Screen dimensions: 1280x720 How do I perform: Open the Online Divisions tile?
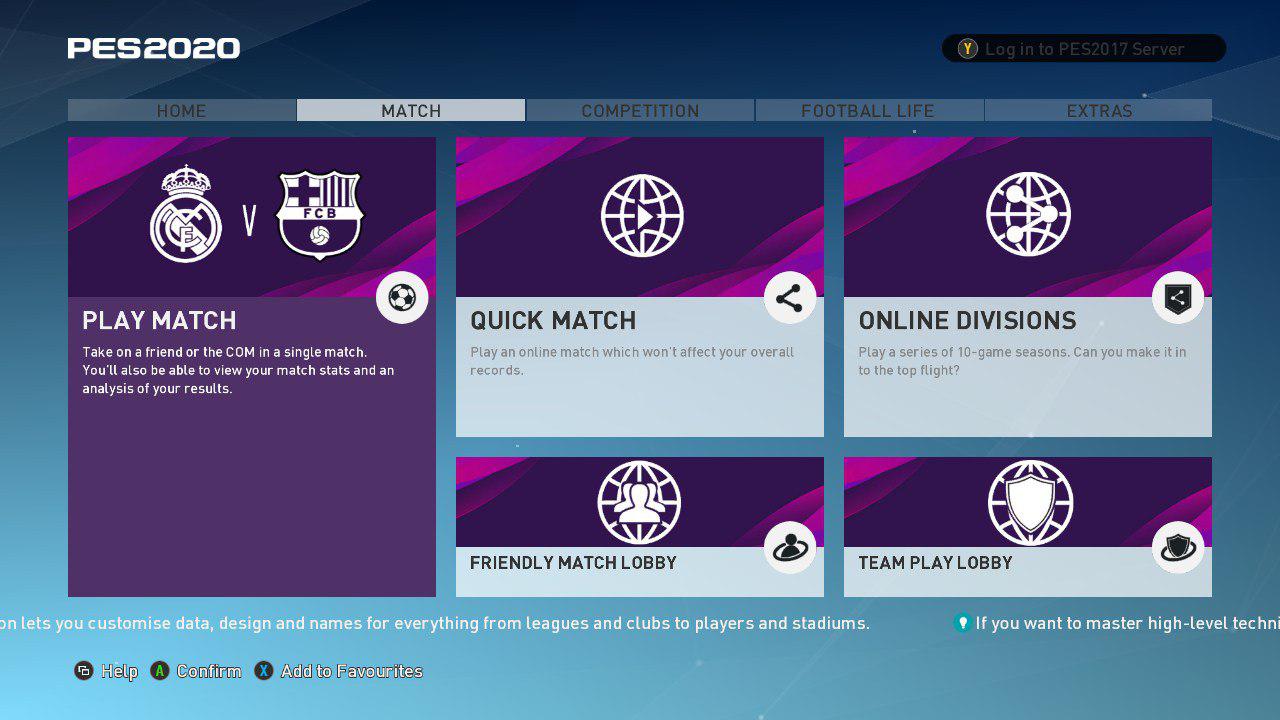(x=1027, y=287)
